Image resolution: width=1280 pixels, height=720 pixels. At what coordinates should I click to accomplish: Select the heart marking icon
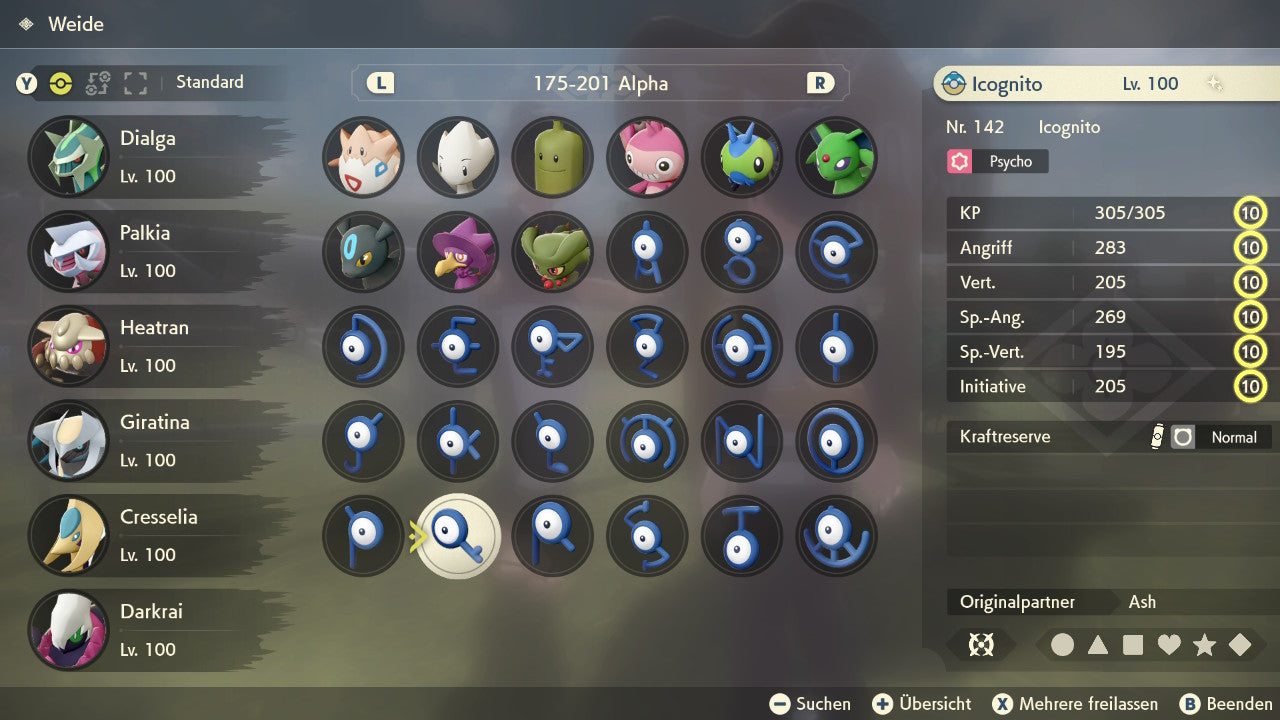pyautogui.click(x=1167, y=645)
